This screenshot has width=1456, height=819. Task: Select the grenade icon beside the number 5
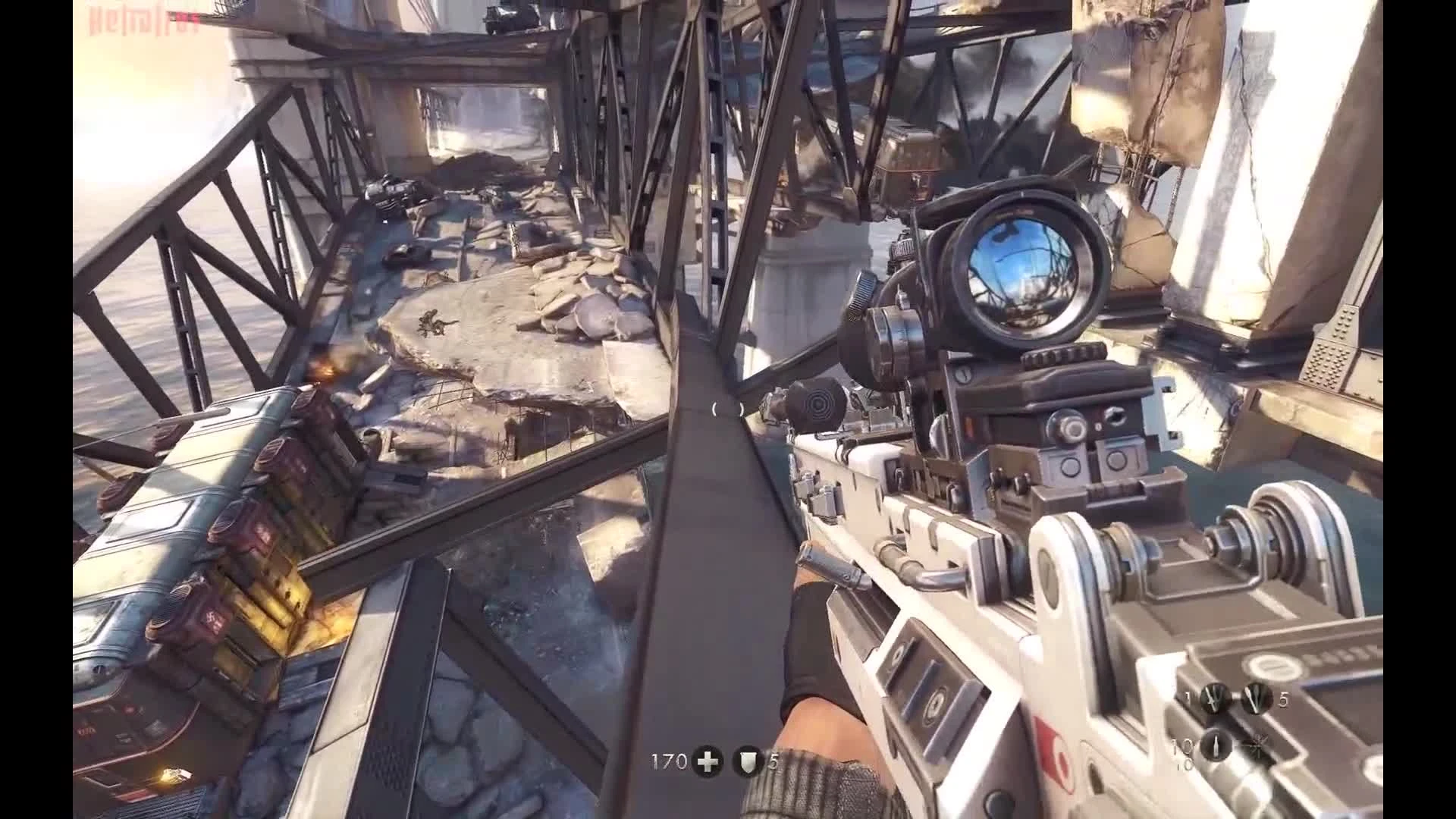(1257, 699)
